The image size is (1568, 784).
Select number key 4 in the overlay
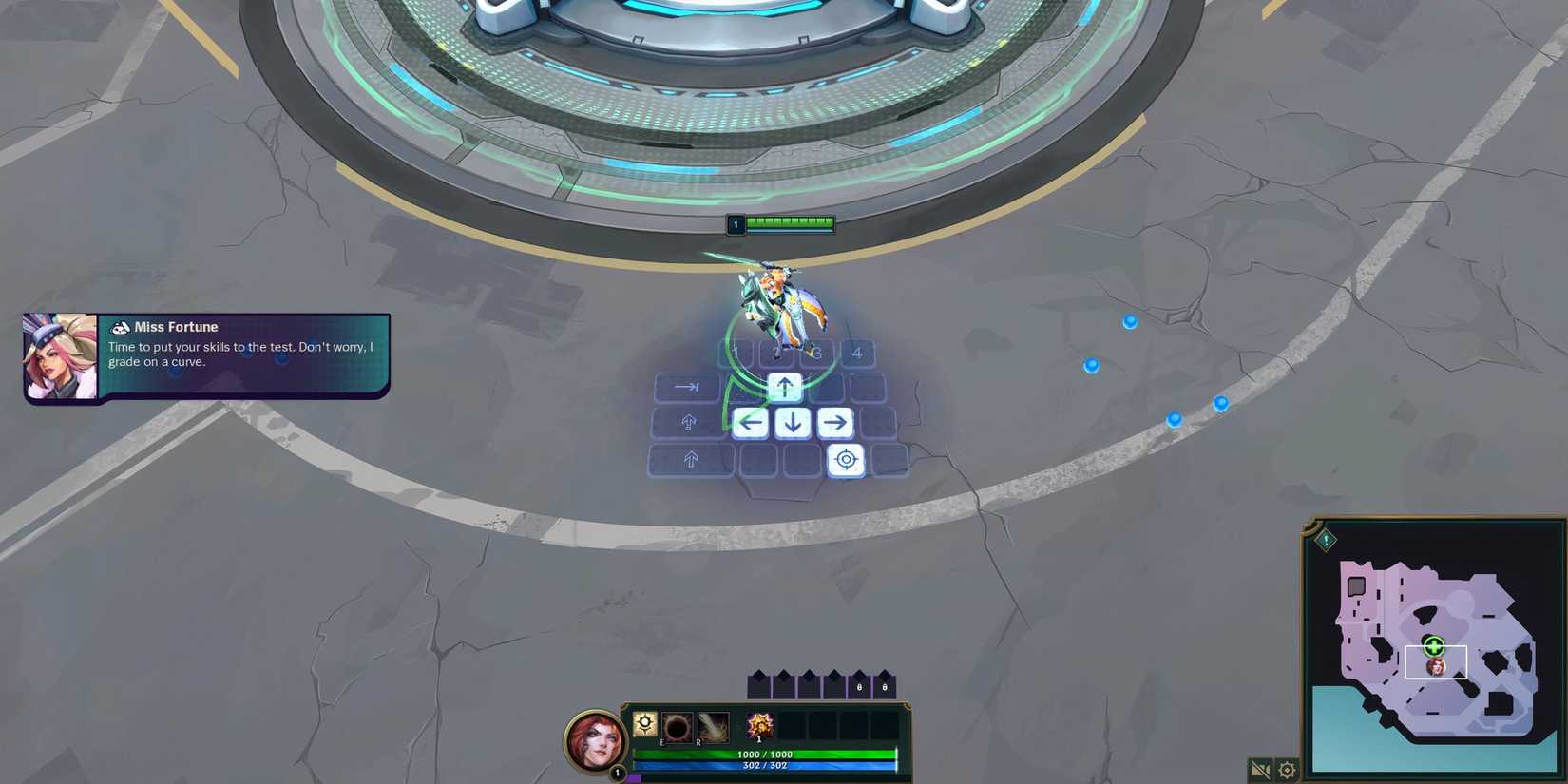pos(856,353)
